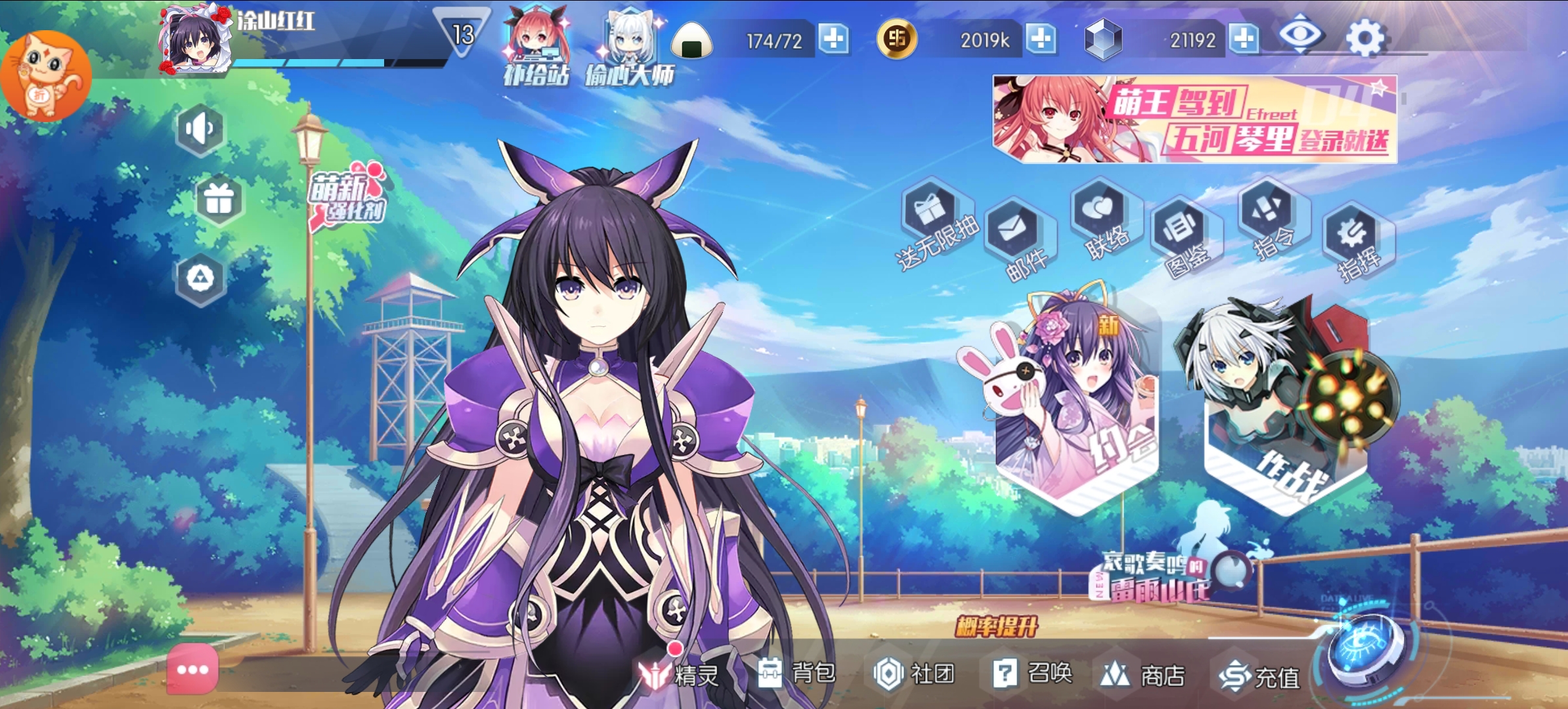This screenshot has width=1568, height=709.
Task: Open the 五河琴里 login reward banner
Action: (1194, 119)
